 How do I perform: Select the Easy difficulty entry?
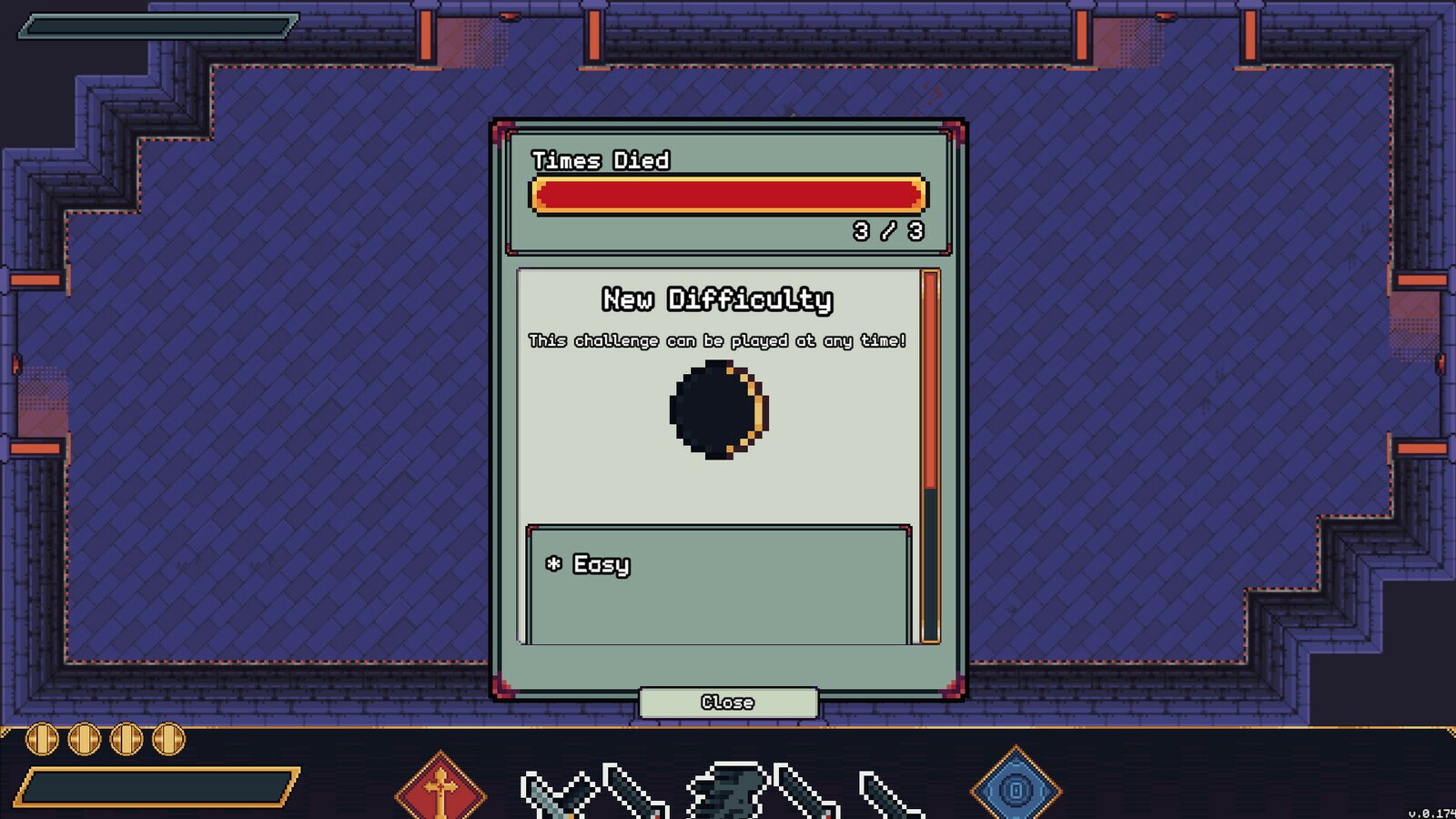(602, 565)
